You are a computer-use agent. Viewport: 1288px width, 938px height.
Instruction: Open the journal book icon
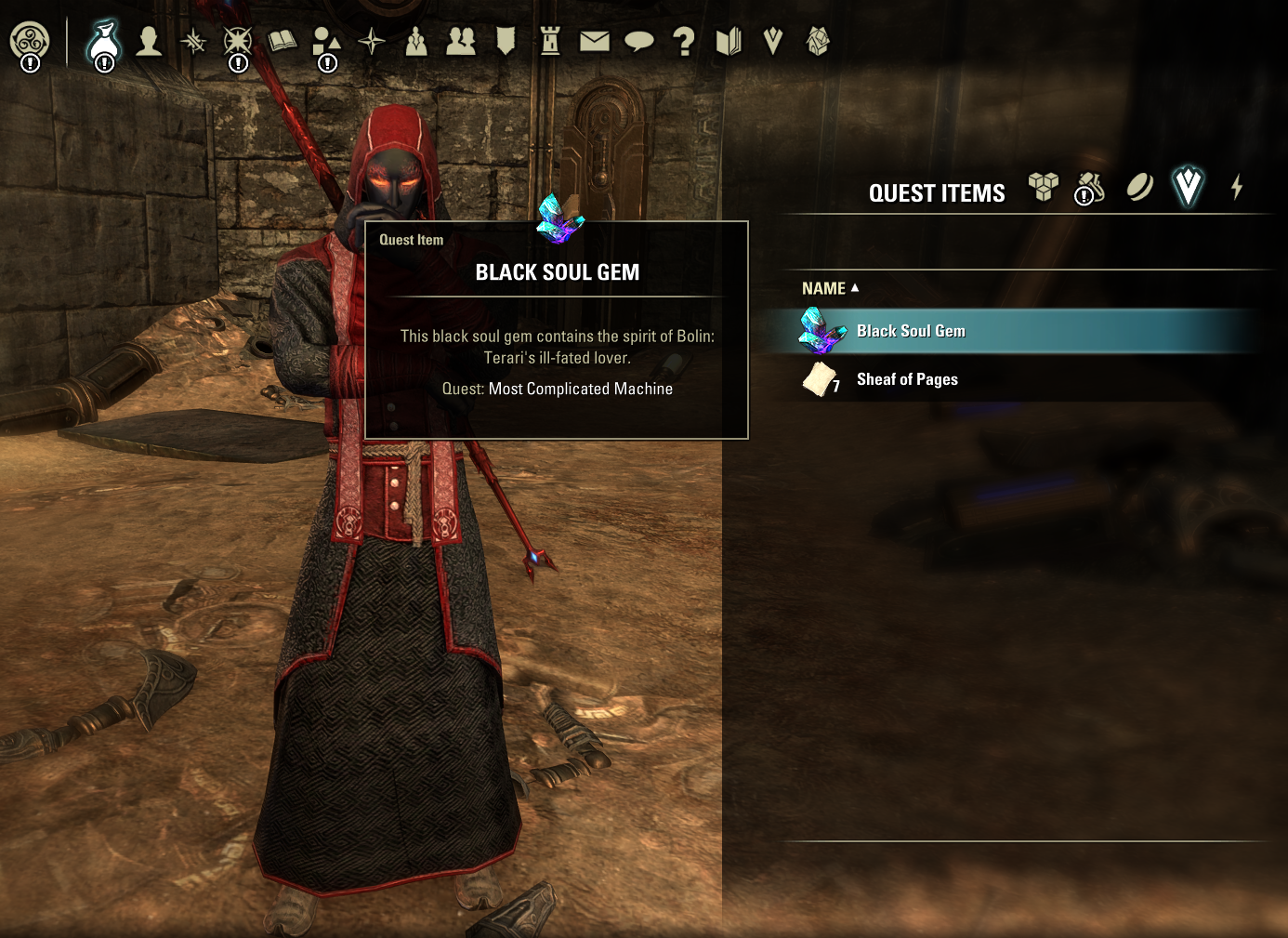pos(283,41)
